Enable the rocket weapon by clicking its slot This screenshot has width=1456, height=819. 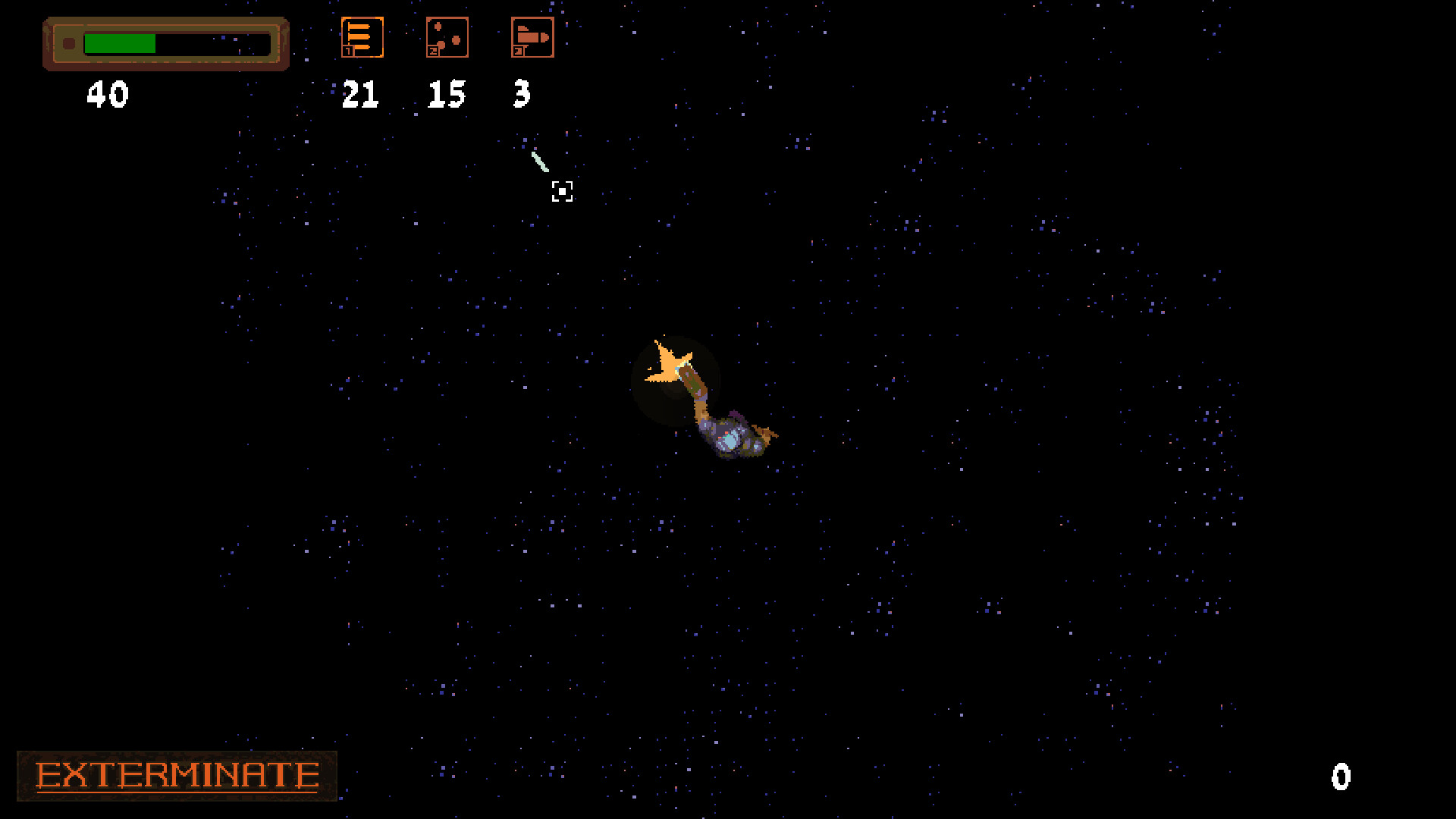(532, 36)
